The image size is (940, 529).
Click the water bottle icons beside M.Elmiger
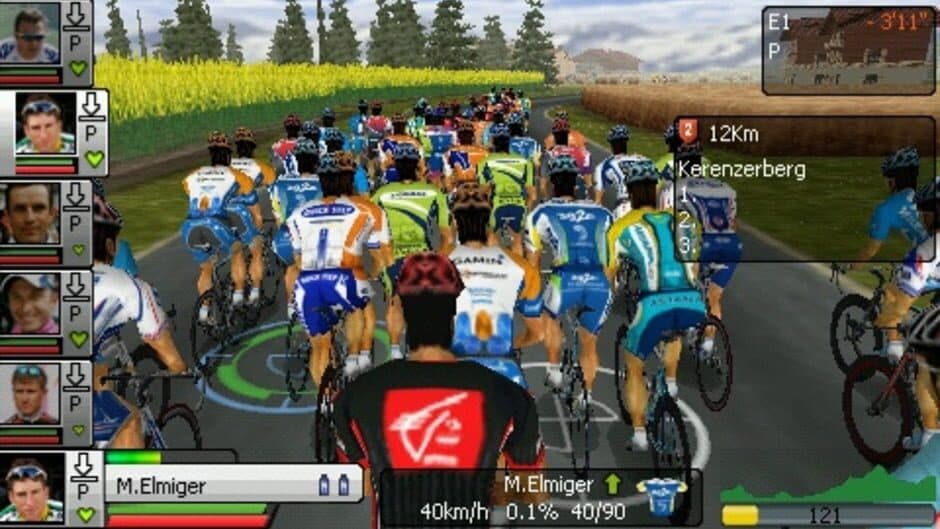[x=334, y=485]
